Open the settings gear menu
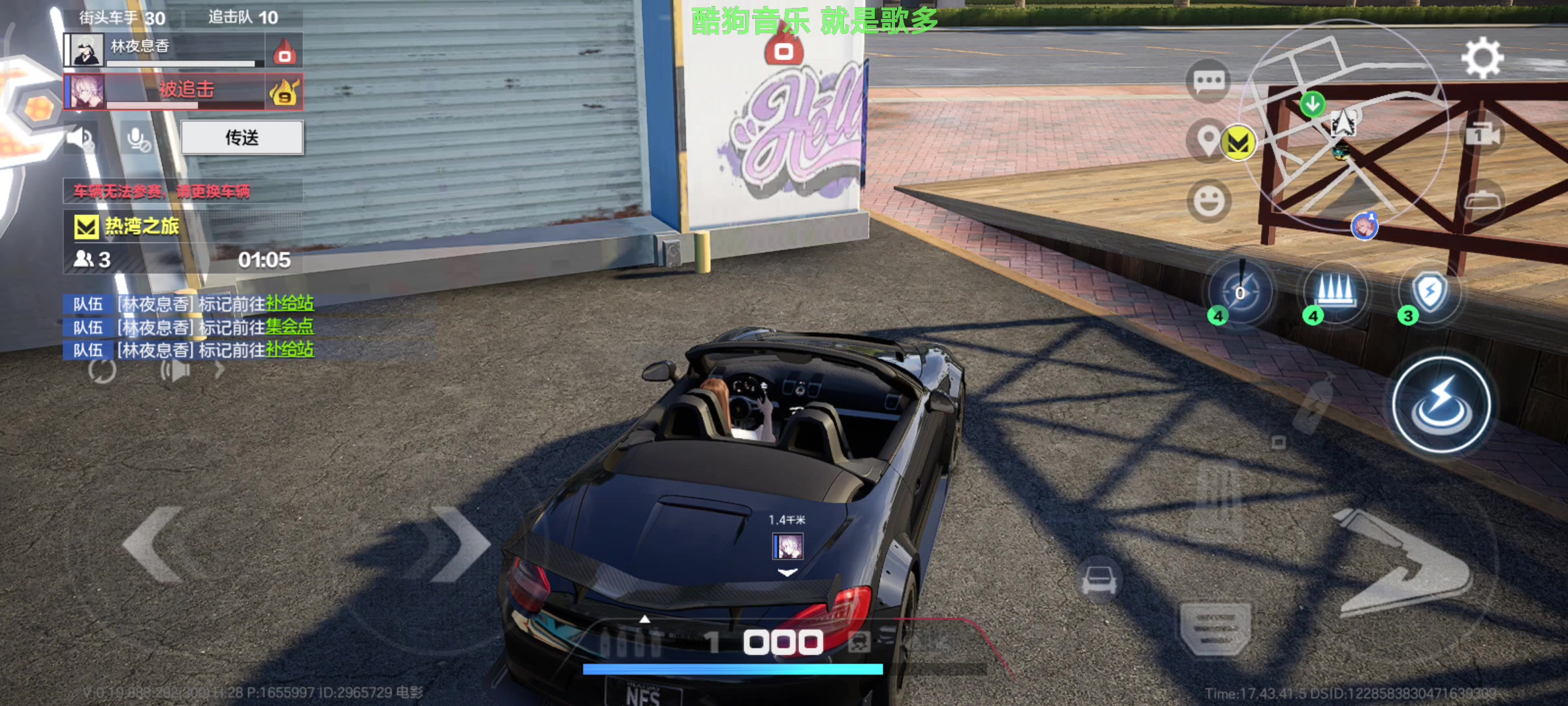Viewport: 1568px width, 706px height. tap(1482, 58)
